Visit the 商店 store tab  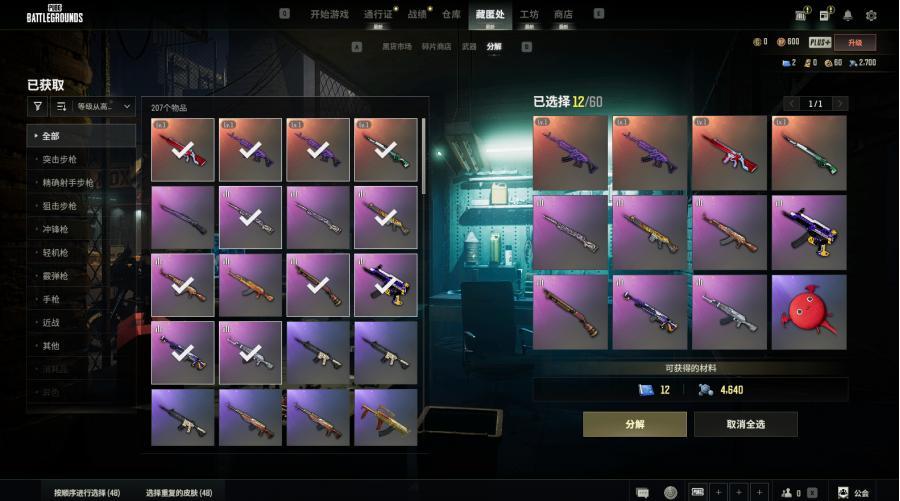(563, 14)
